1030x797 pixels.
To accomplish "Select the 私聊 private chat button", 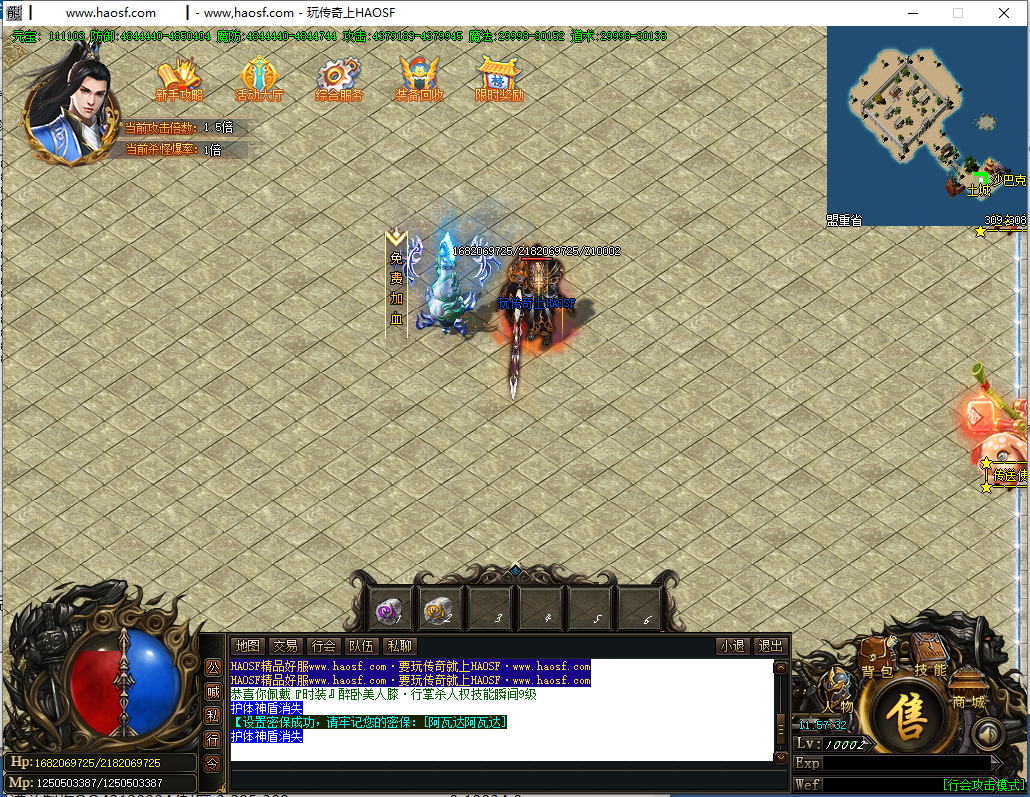I will tap(399, 646).
